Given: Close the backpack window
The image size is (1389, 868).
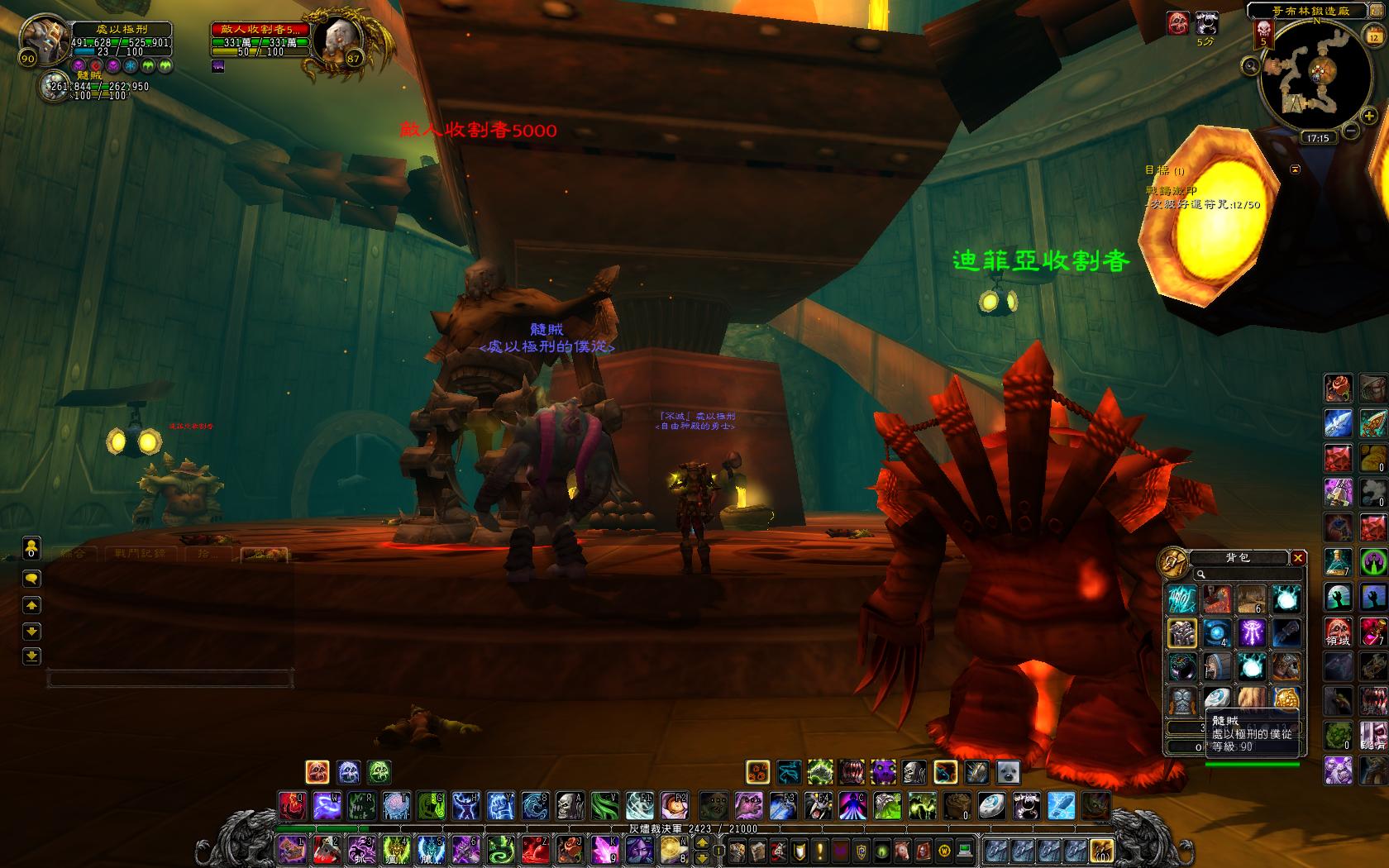Looking at the screenshot, I should coord(1298,558).
